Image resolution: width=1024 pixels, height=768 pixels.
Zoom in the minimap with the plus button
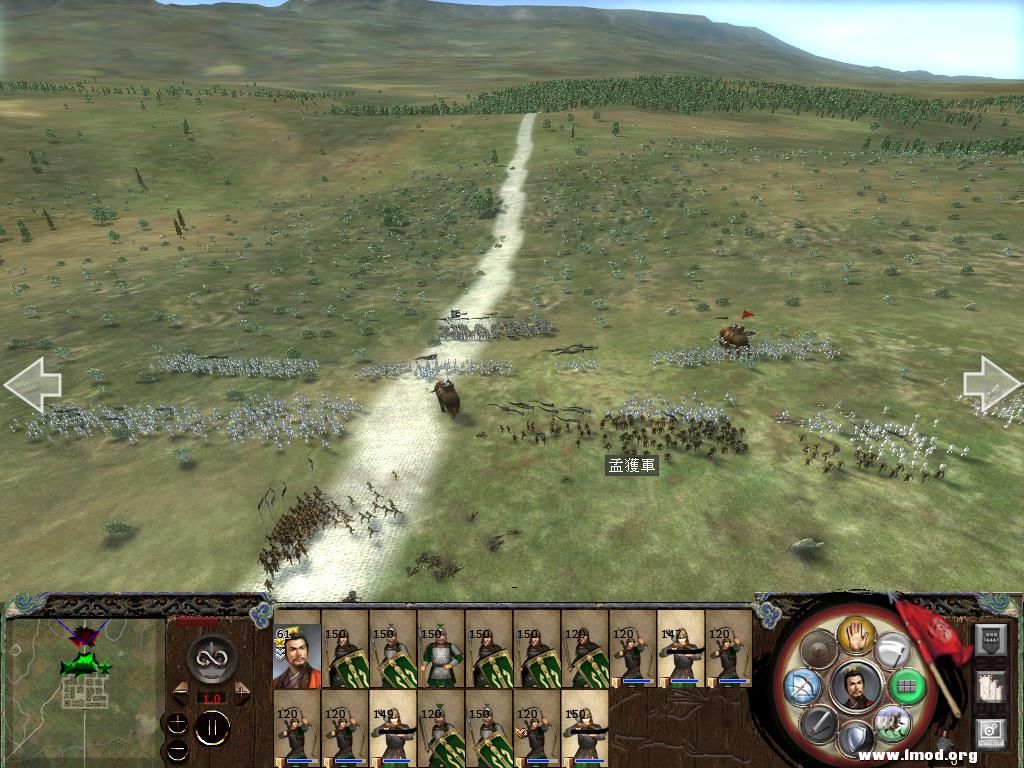(176, 724)
